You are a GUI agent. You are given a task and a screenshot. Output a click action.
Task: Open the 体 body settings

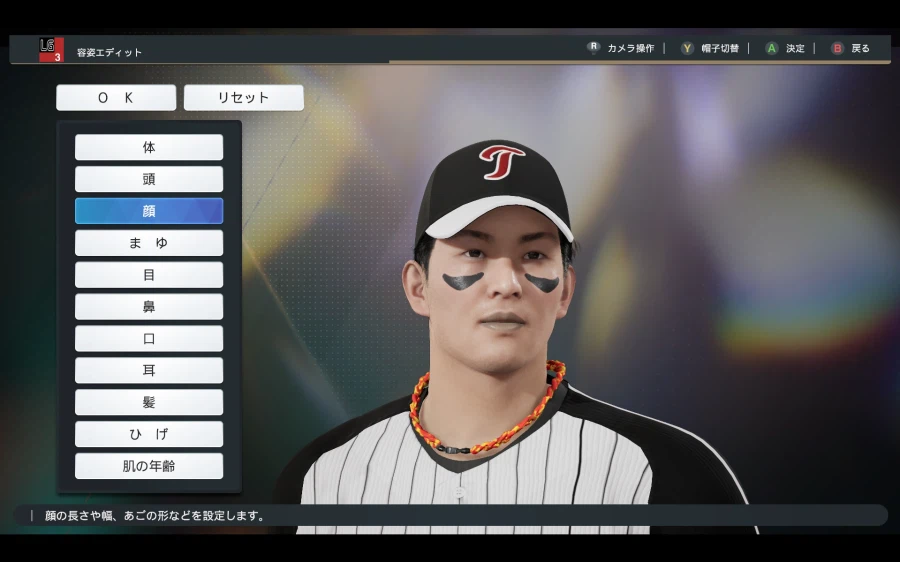[149, 147]
